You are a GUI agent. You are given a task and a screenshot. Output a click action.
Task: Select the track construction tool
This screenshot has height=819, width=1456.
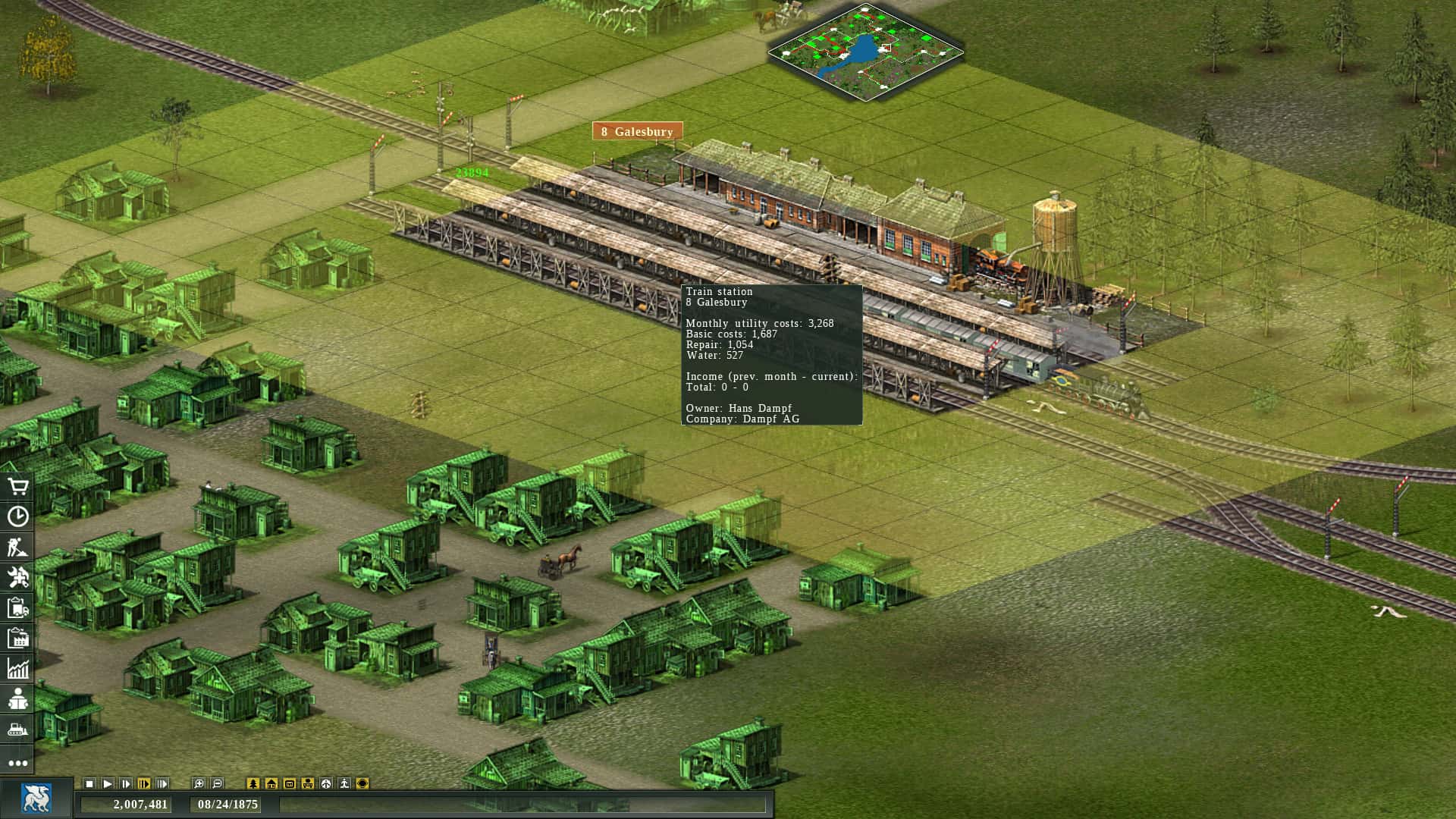(x=18, y=545)
